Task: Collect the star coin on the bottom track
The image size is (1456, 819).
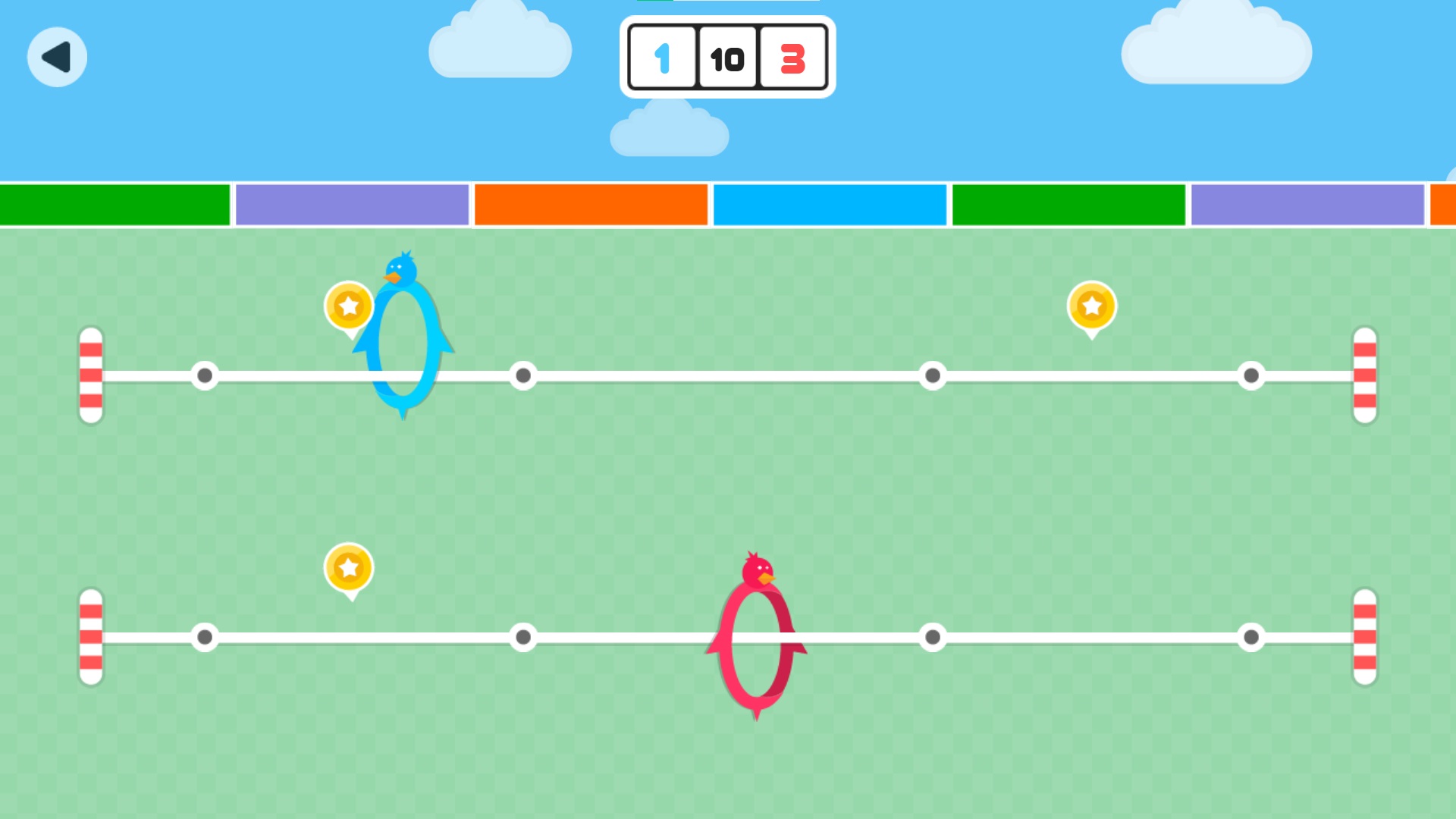Action: [x=348, y=567]
